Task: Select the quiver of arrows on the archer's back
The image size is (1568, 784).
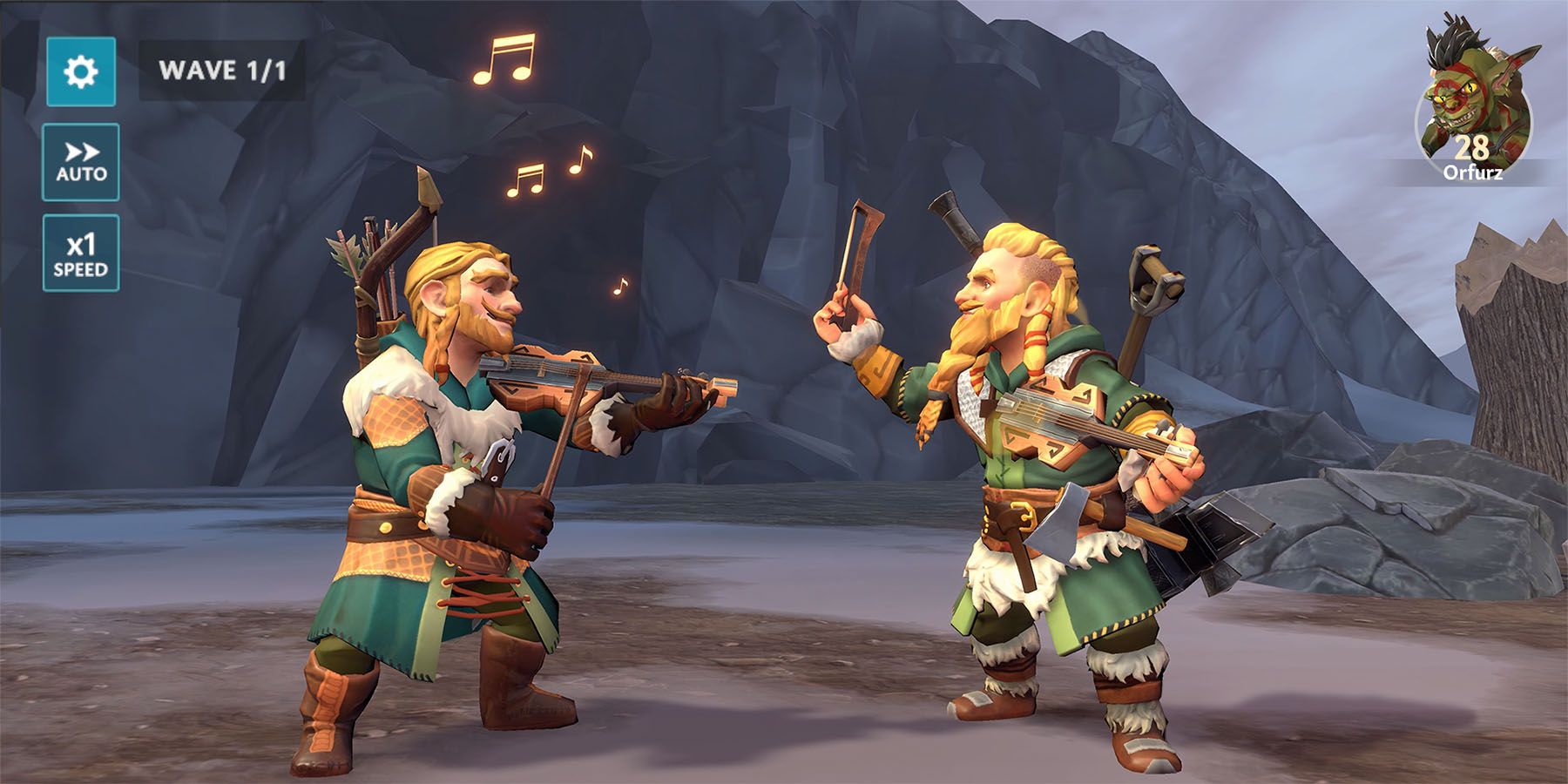Action: click(x=375, y=261)
